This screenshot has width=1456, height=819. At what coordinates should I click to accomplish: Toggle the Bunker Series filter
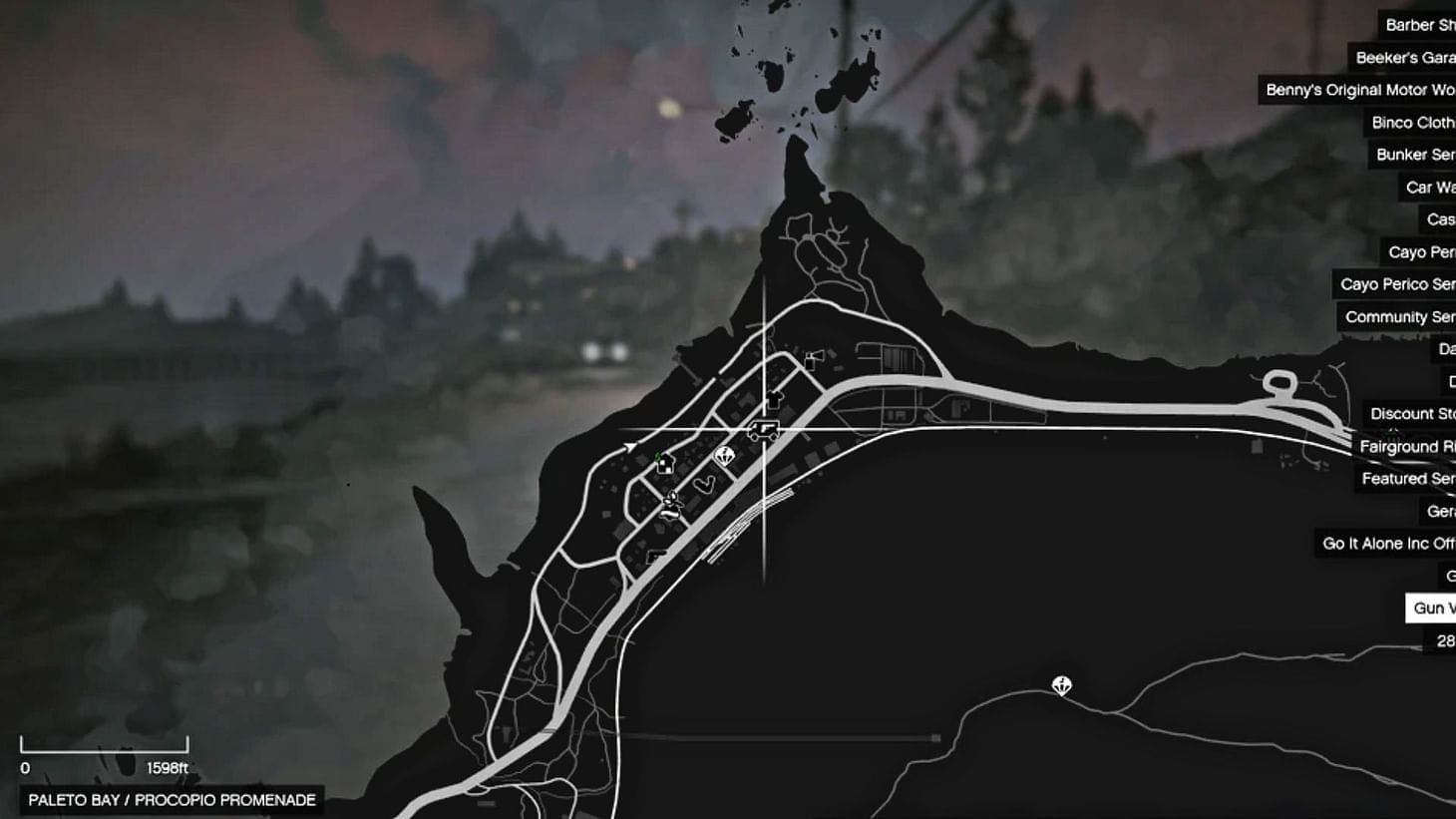click(x=1413, y=155)
